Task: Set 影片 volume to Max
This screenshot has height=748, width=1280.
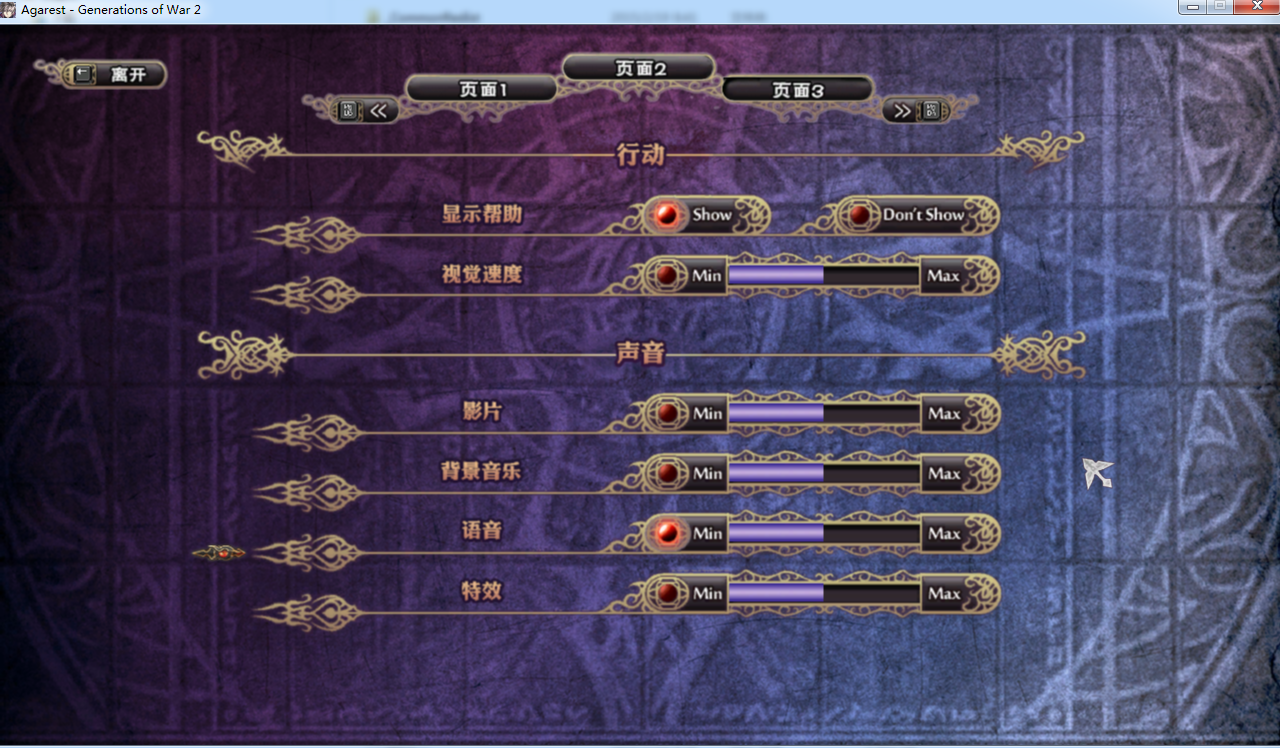Action: [x=944, y=413]
